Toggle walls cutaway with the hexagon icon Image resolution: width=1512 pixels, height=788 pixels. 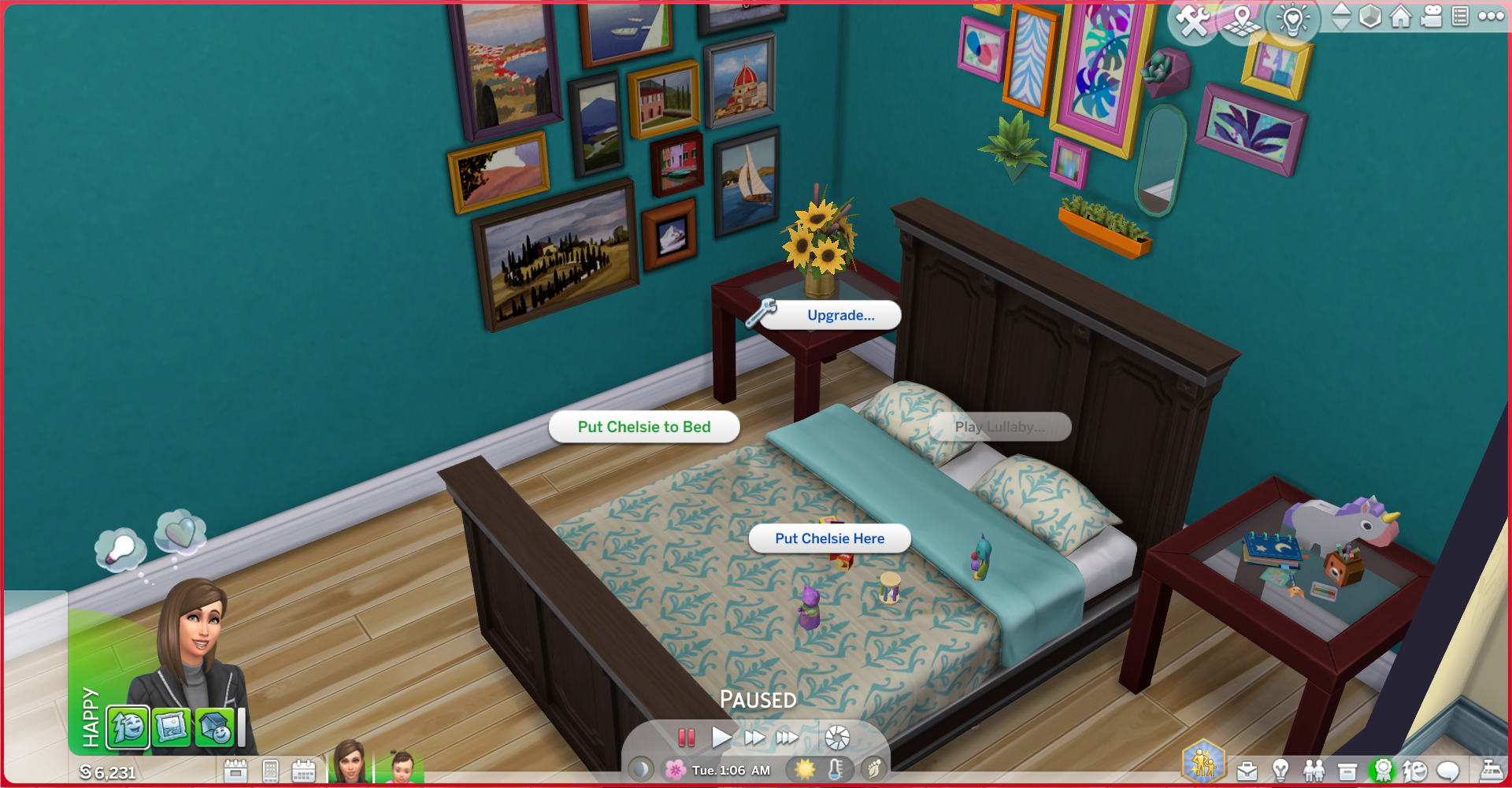(x=1369, y=17)
